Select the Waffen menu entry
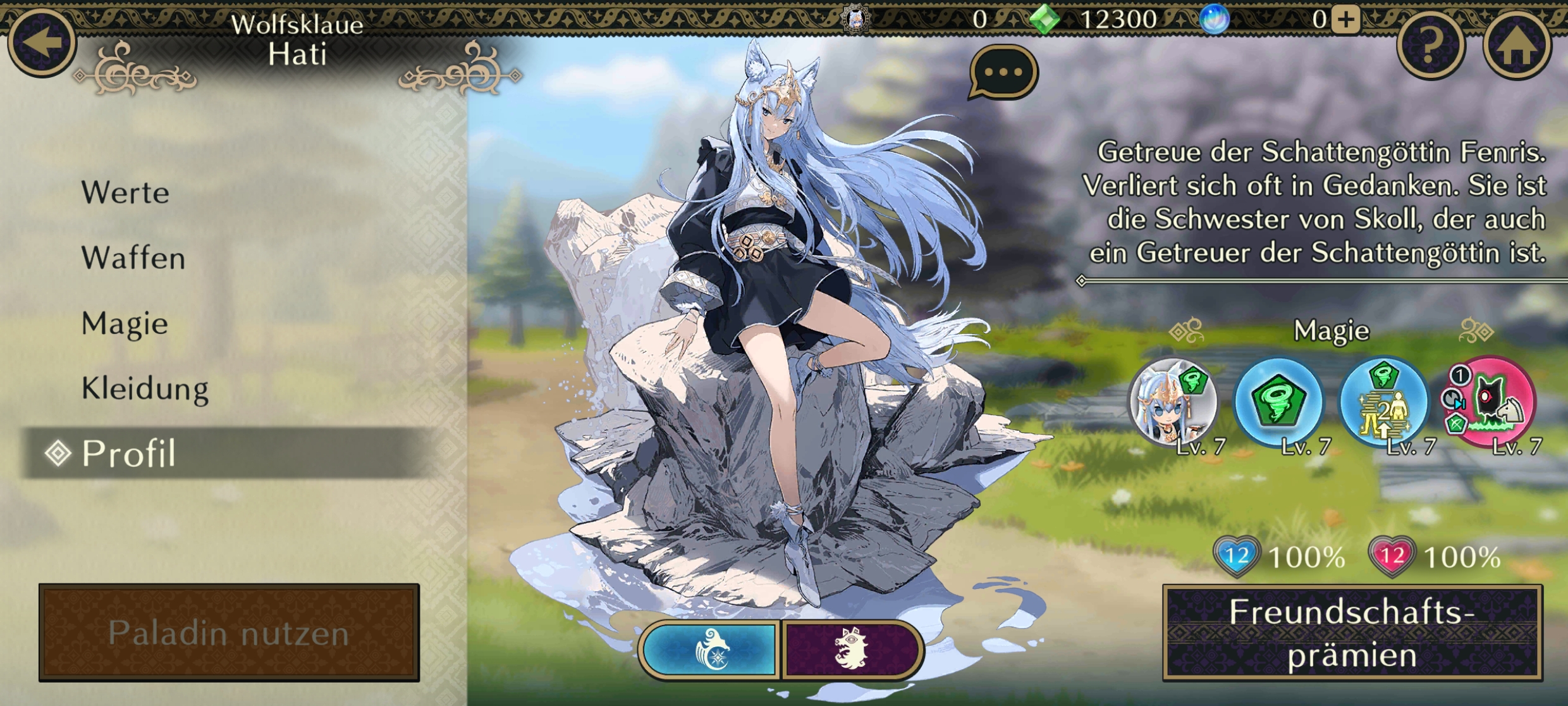The width and height of the screenshot is (1568, 706). pyautogui.click(x=133, y=258)
